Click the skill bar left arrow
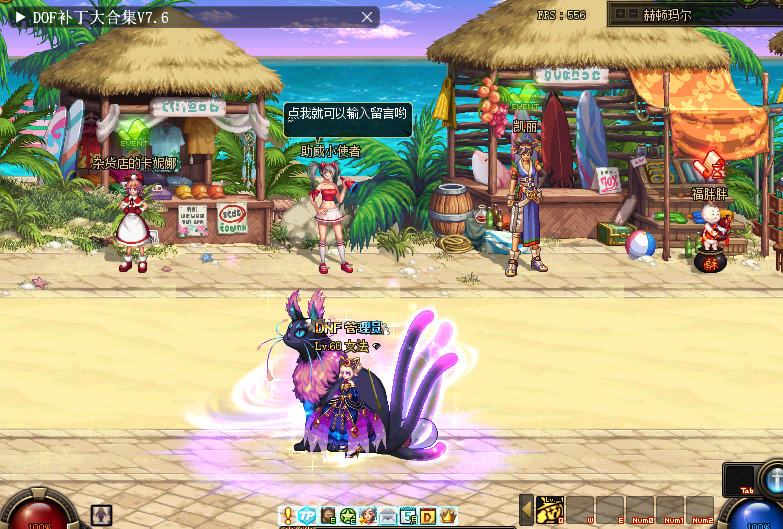 [x=526, y=510]
